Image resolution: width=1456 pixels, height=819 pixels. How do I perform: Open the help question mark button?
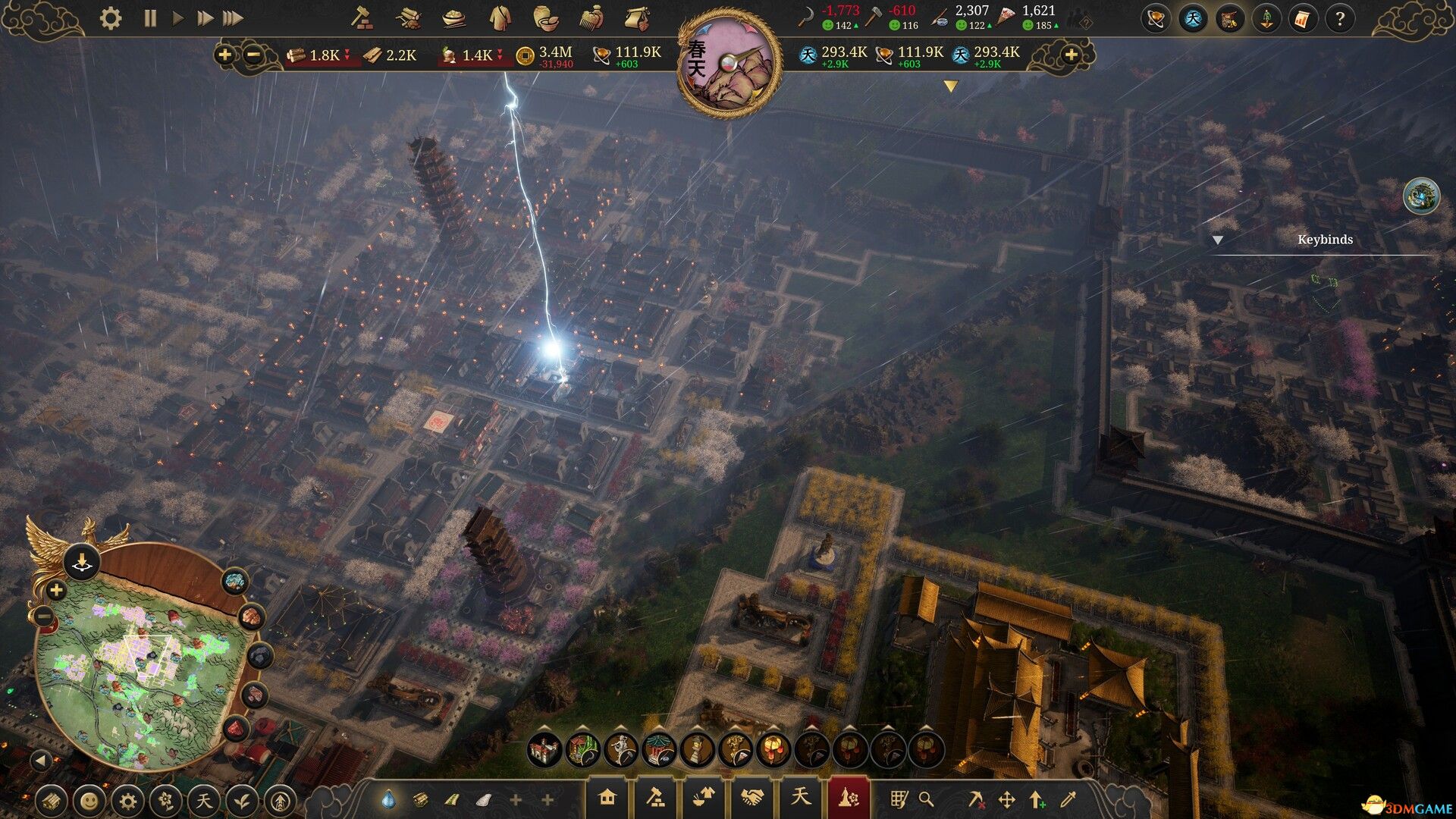pos(1340,19)
